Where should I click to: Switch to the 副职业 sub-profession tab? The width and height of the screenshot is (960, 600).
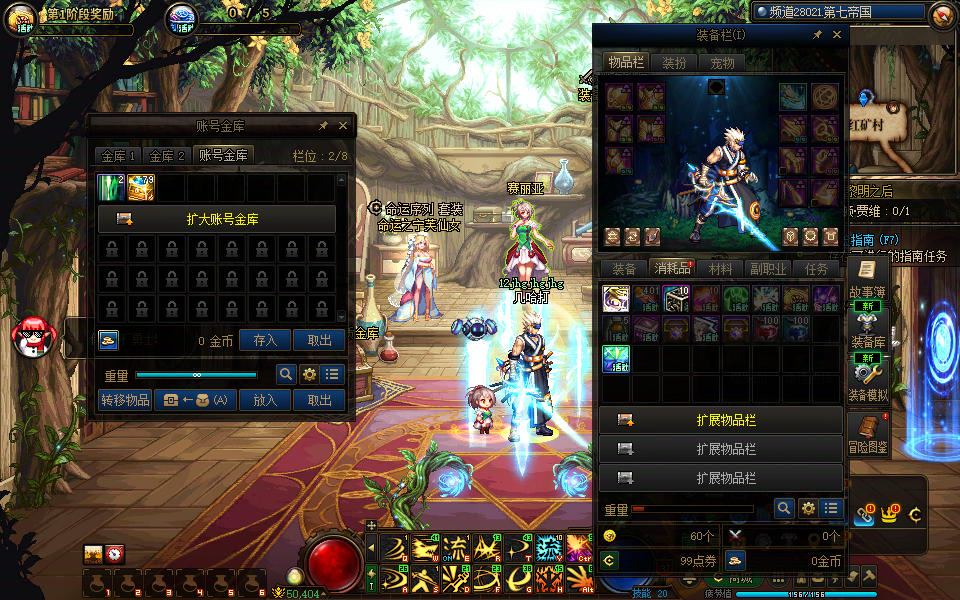(768, 268)
